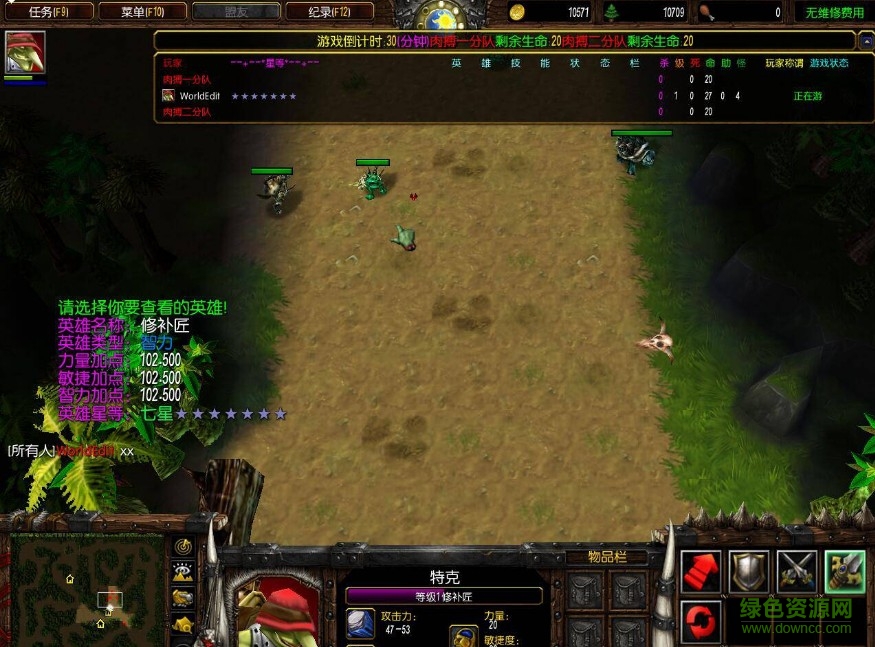Choose the shield Hold Position command

pos(749,572)
